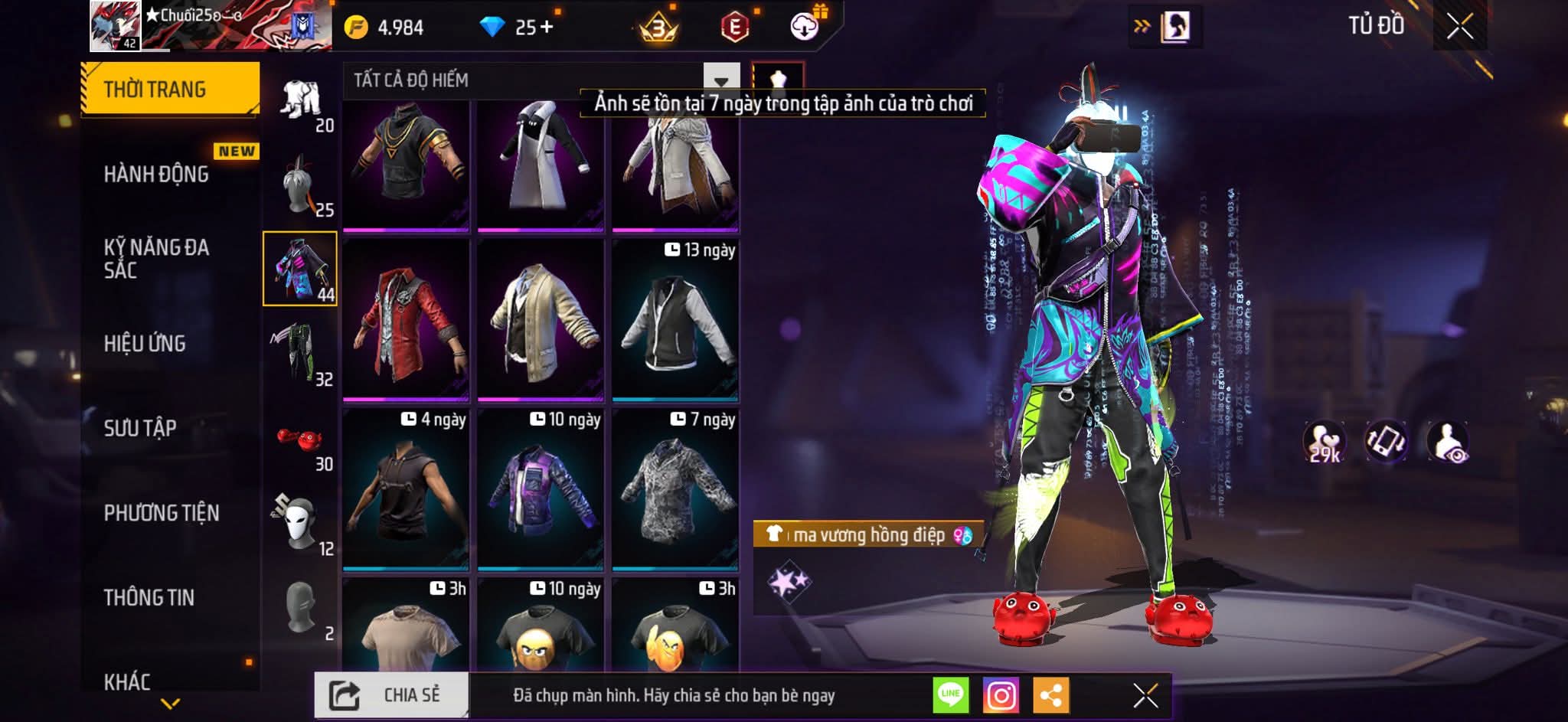Viewport: 1568px width, 722px height.
Task: Go to Sưu Tập collection
Action: point(140,428)
